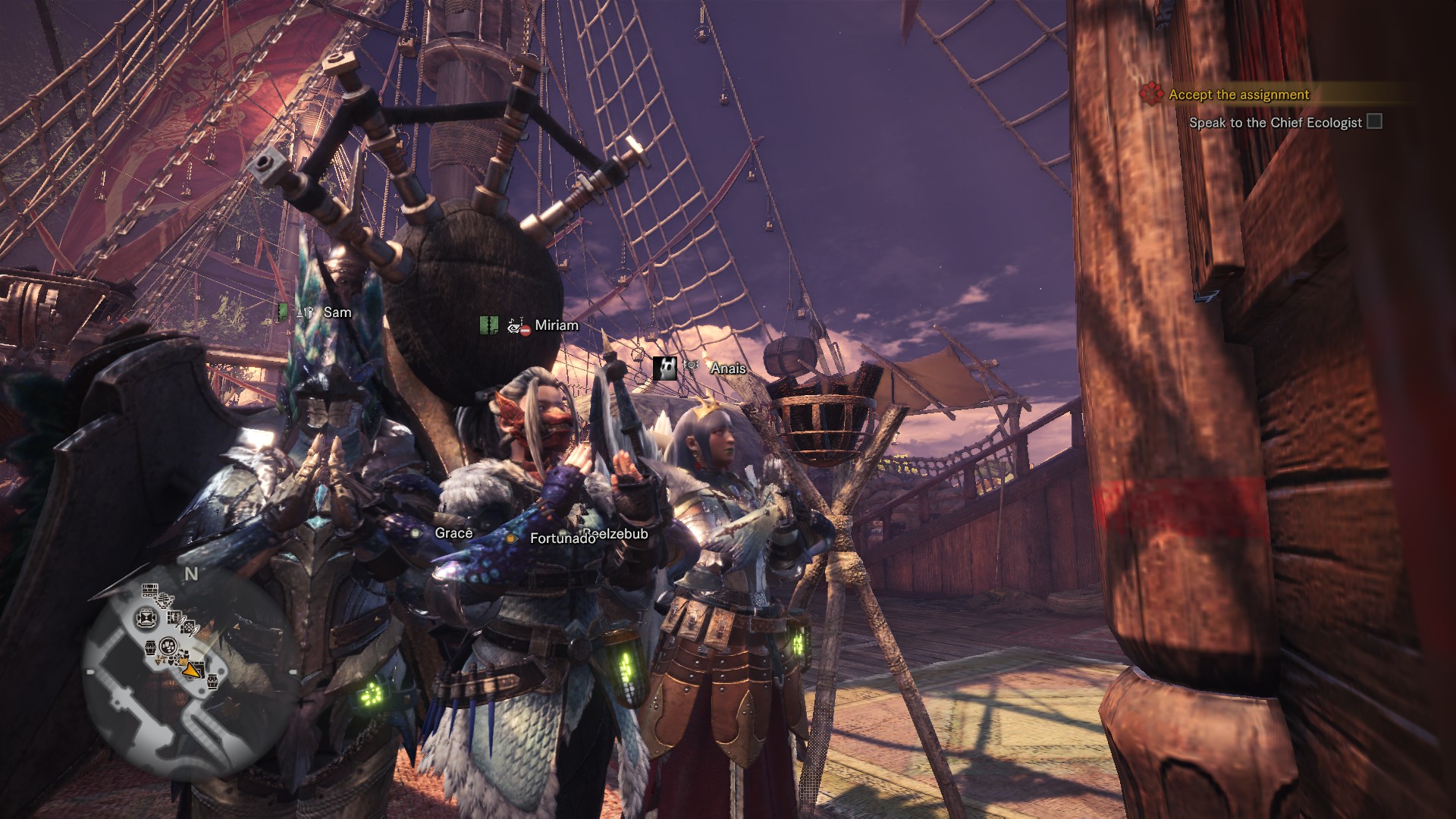Select the Accept the assignment objective

[1238, 95]
